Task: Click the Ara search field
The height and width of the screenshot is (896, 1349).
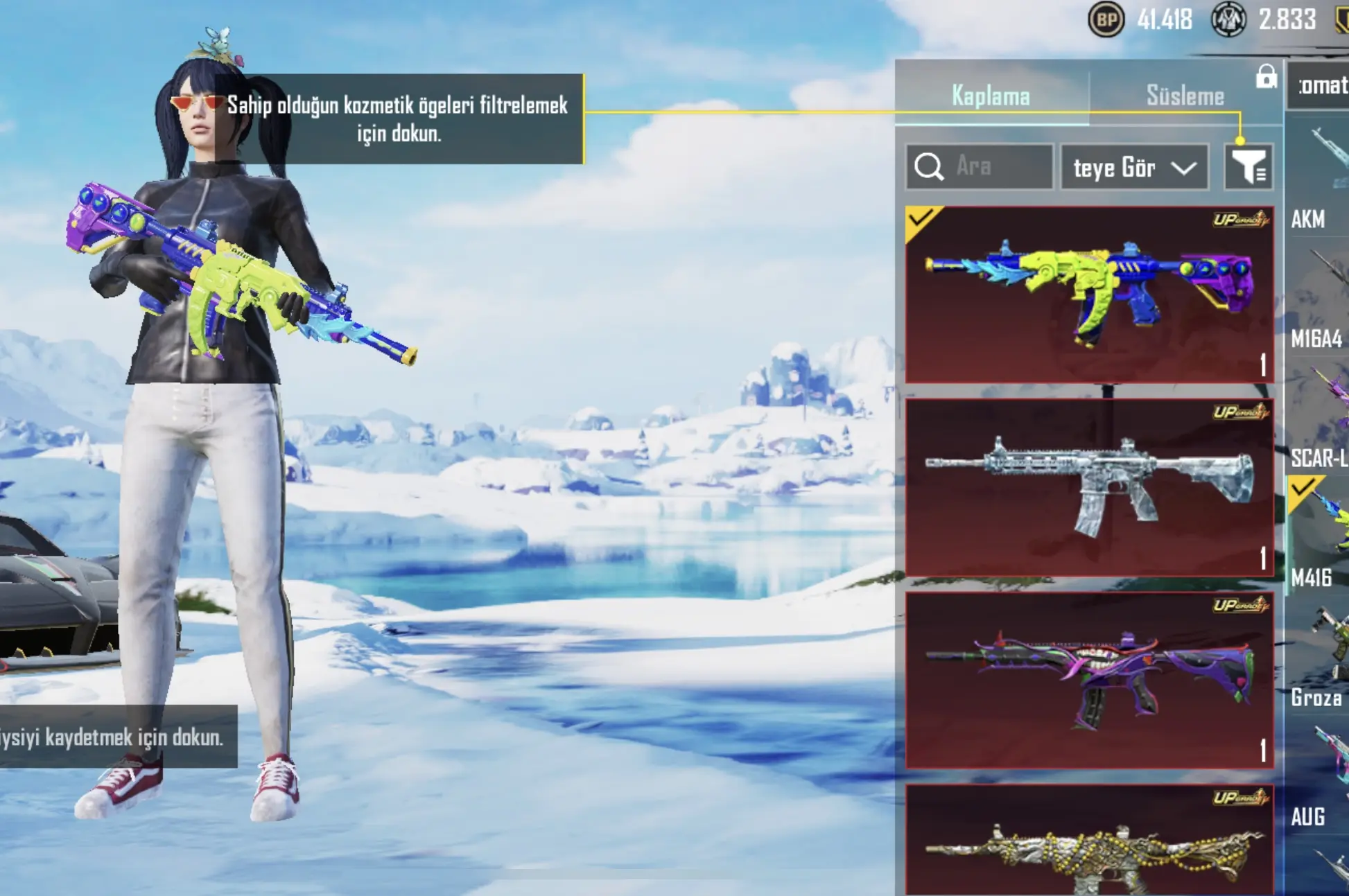Action: click(979, 167)
